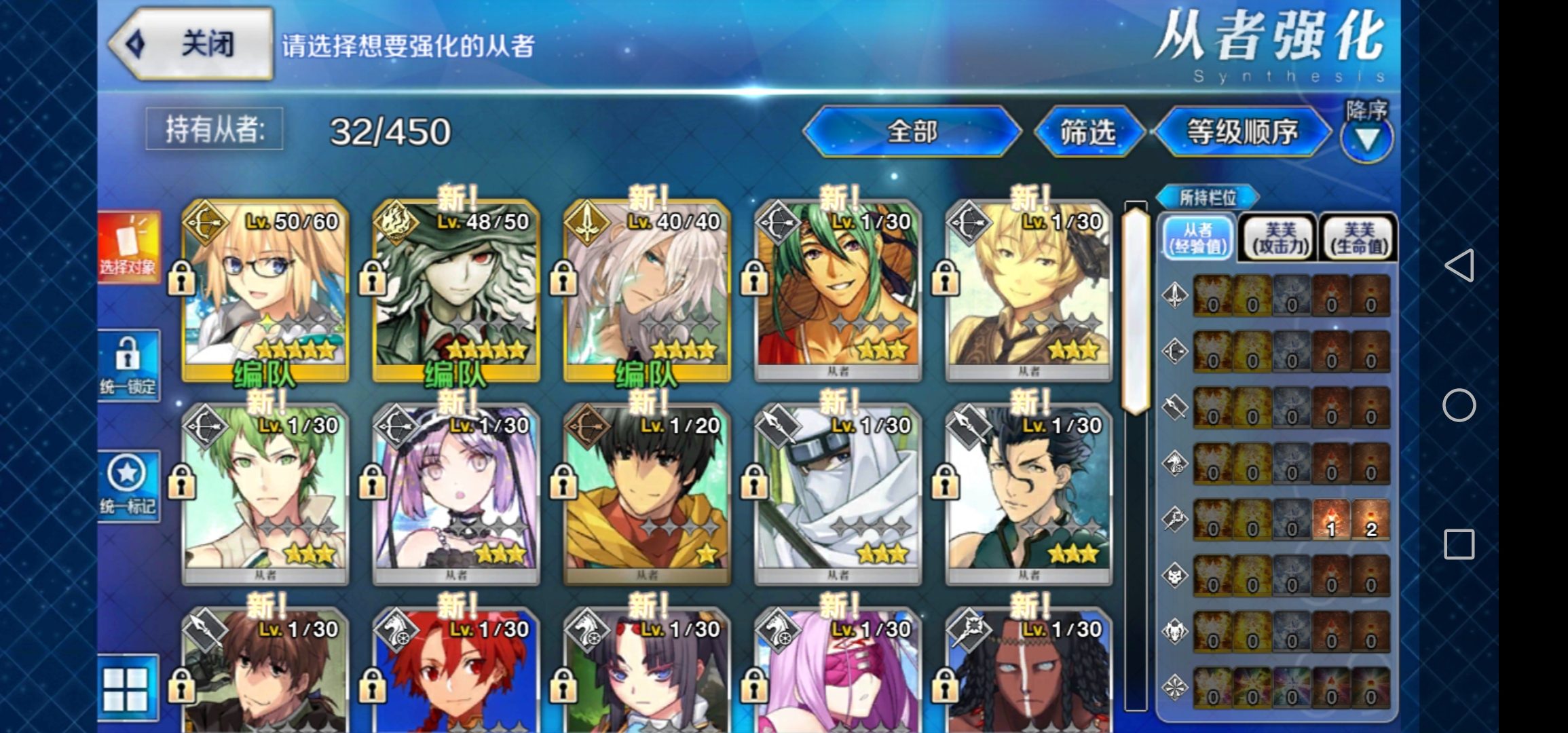Switch to the 芙芙(攻击力) tab
The image size is (1568, 733).
[x=1280, y=238]
